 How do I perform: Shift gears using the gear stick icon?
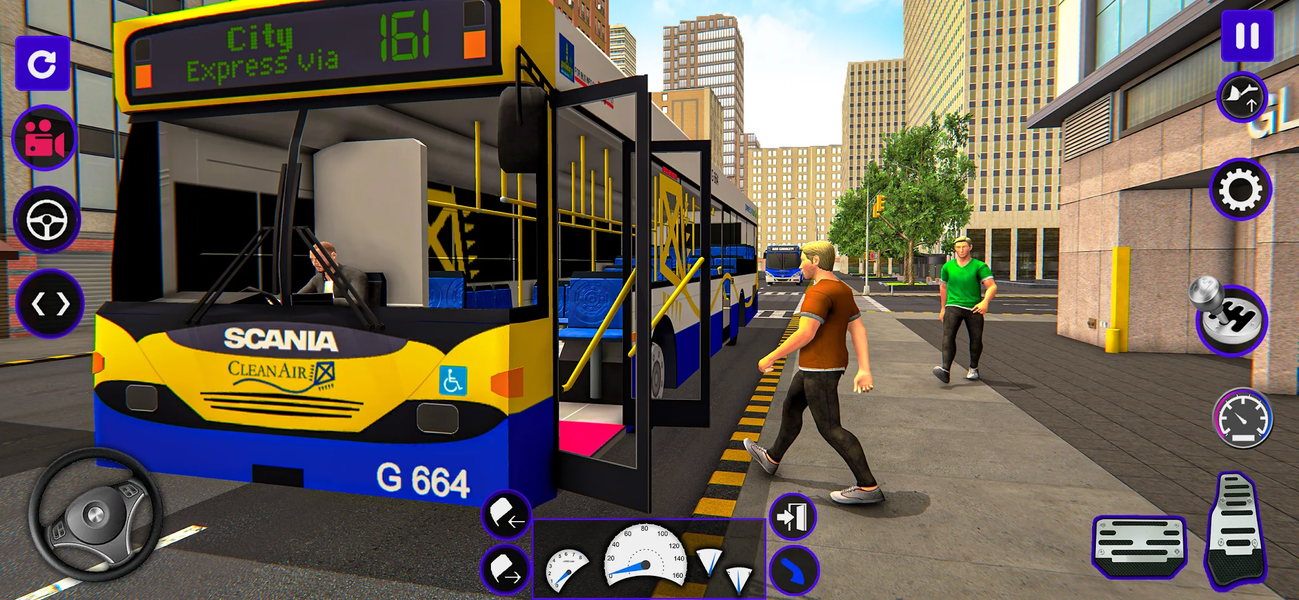point(1231,320)
